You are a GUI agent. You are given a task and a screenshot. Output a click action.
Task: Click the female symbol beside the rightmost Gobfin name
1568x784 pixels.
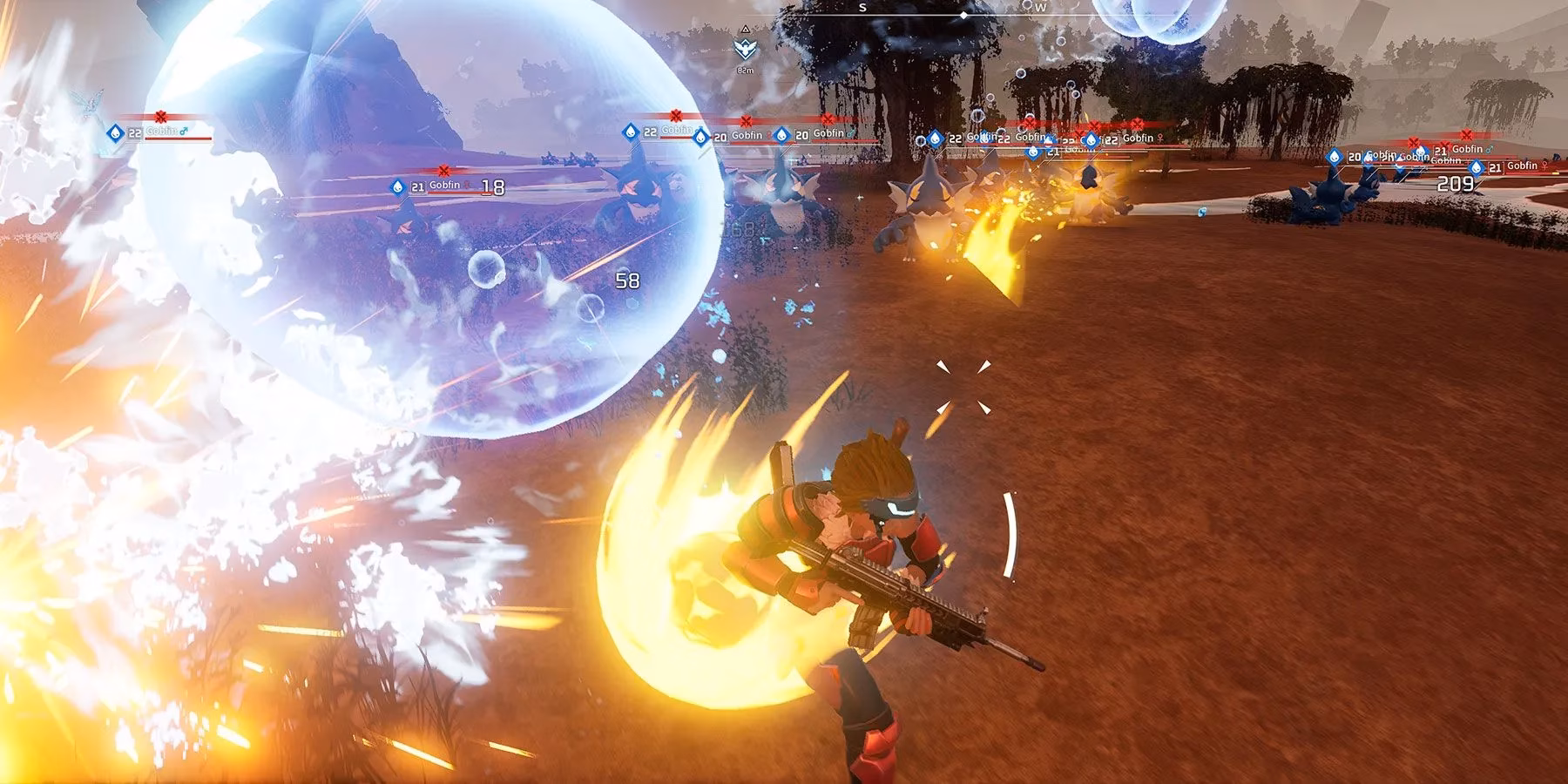pos(1545,166)
